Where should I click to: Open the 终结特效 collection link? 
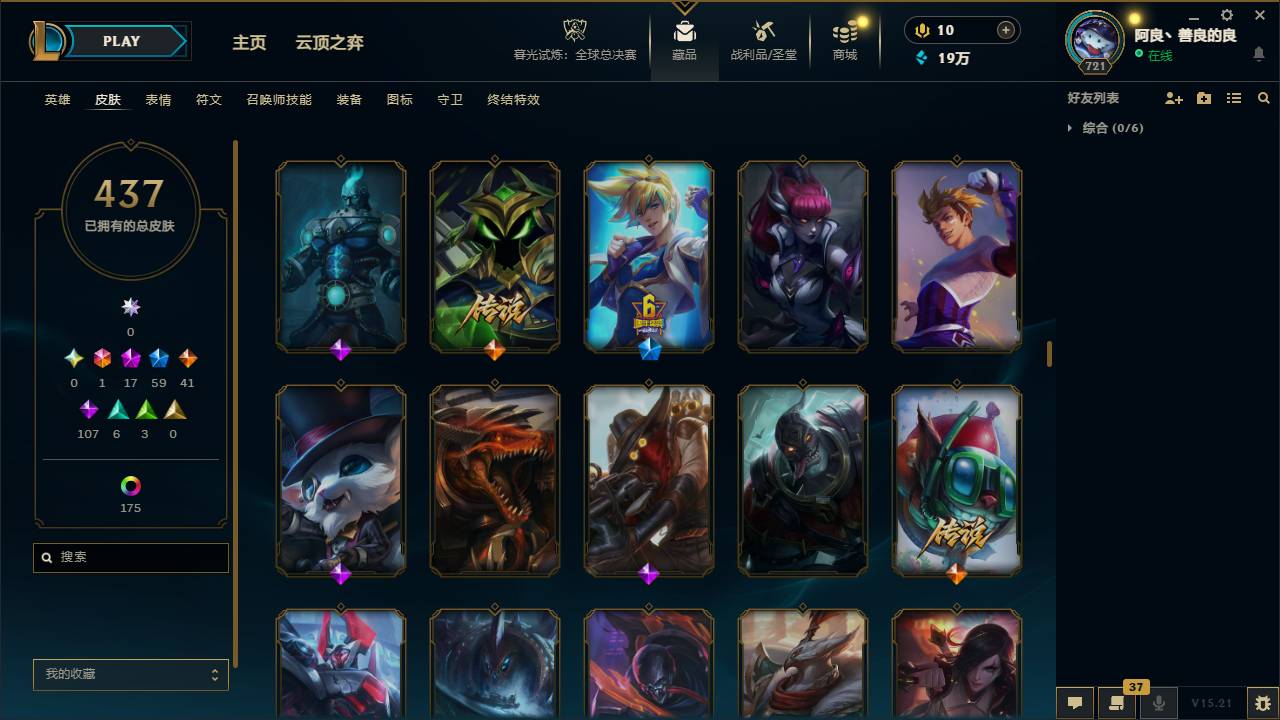click(x=514, y=100)
